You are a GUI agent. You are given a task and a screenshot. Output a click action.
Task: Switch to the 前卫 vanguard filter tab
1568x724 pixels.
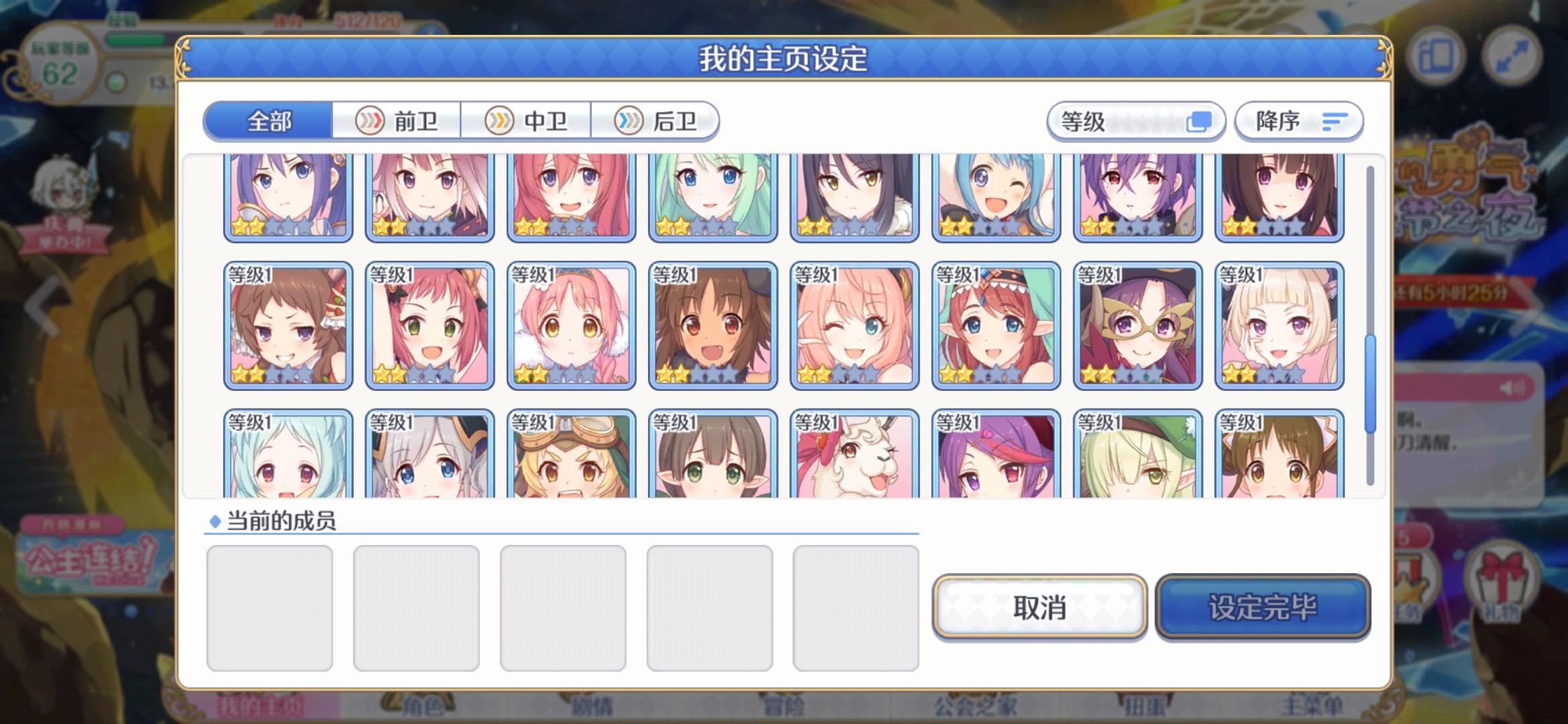coord(397,120)
